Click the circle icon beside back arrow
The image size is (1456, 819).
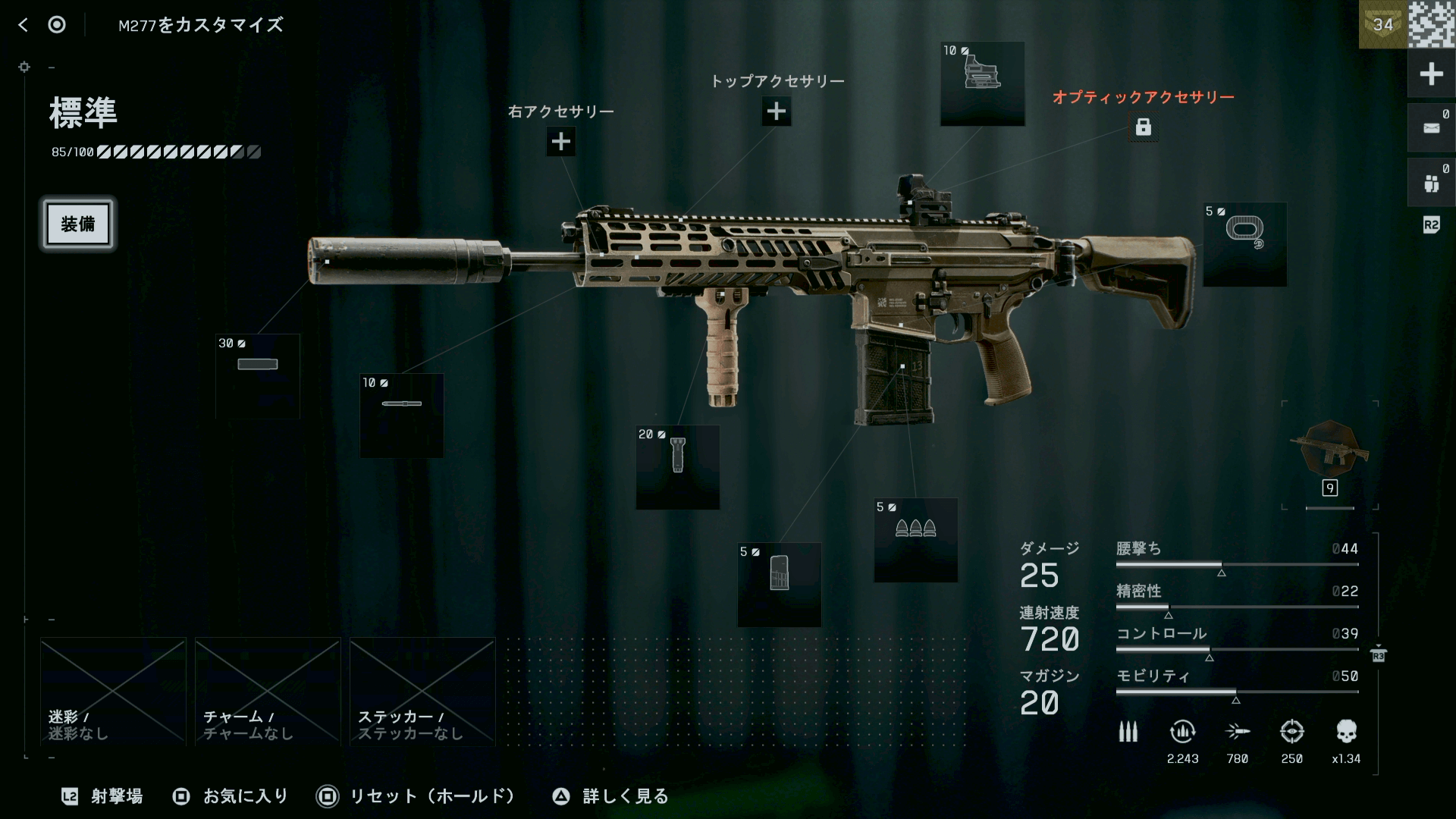[57, 25]
